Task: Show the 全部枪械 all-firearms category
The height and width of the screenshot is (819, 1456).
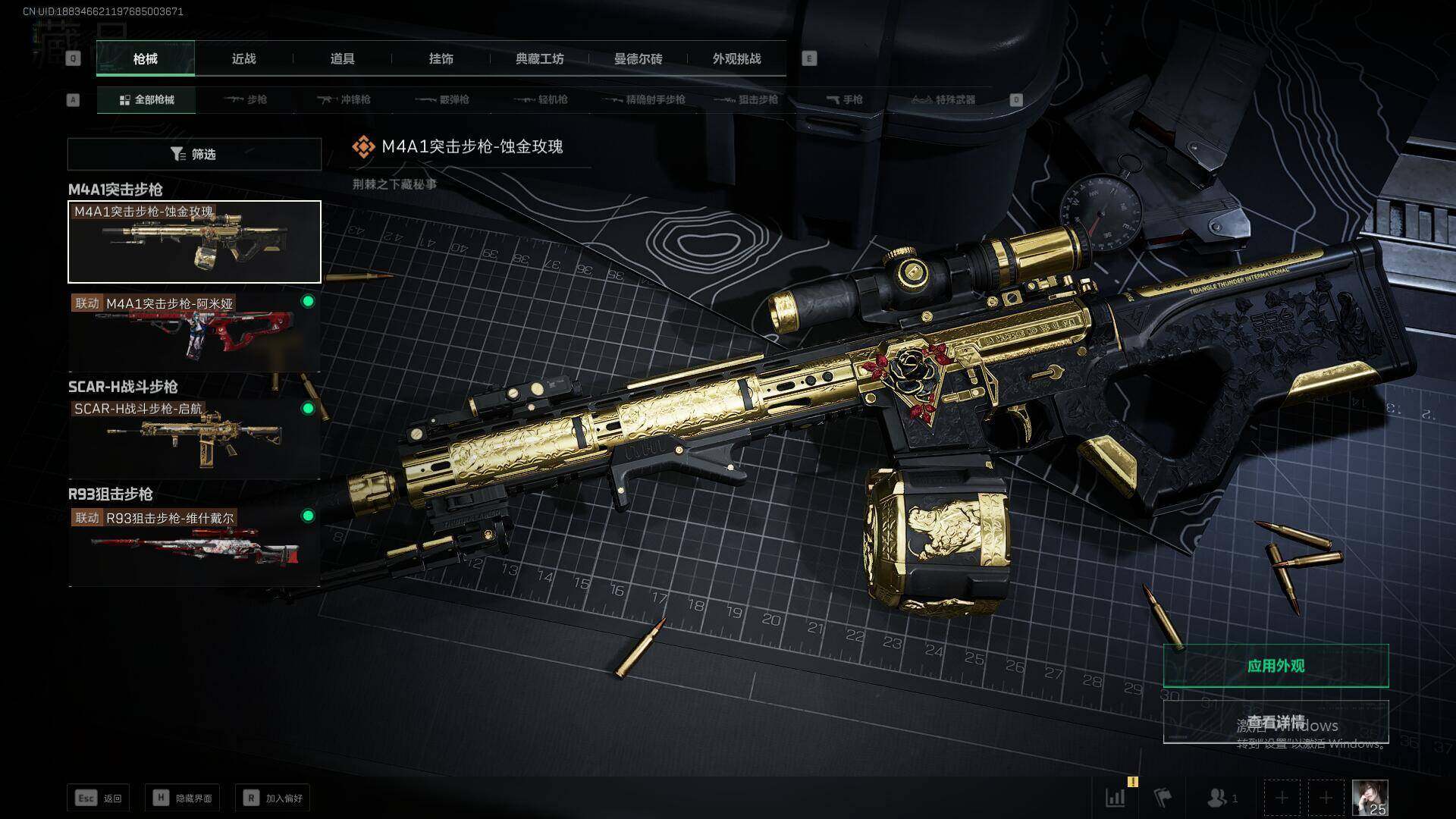Action: point(146,100)
